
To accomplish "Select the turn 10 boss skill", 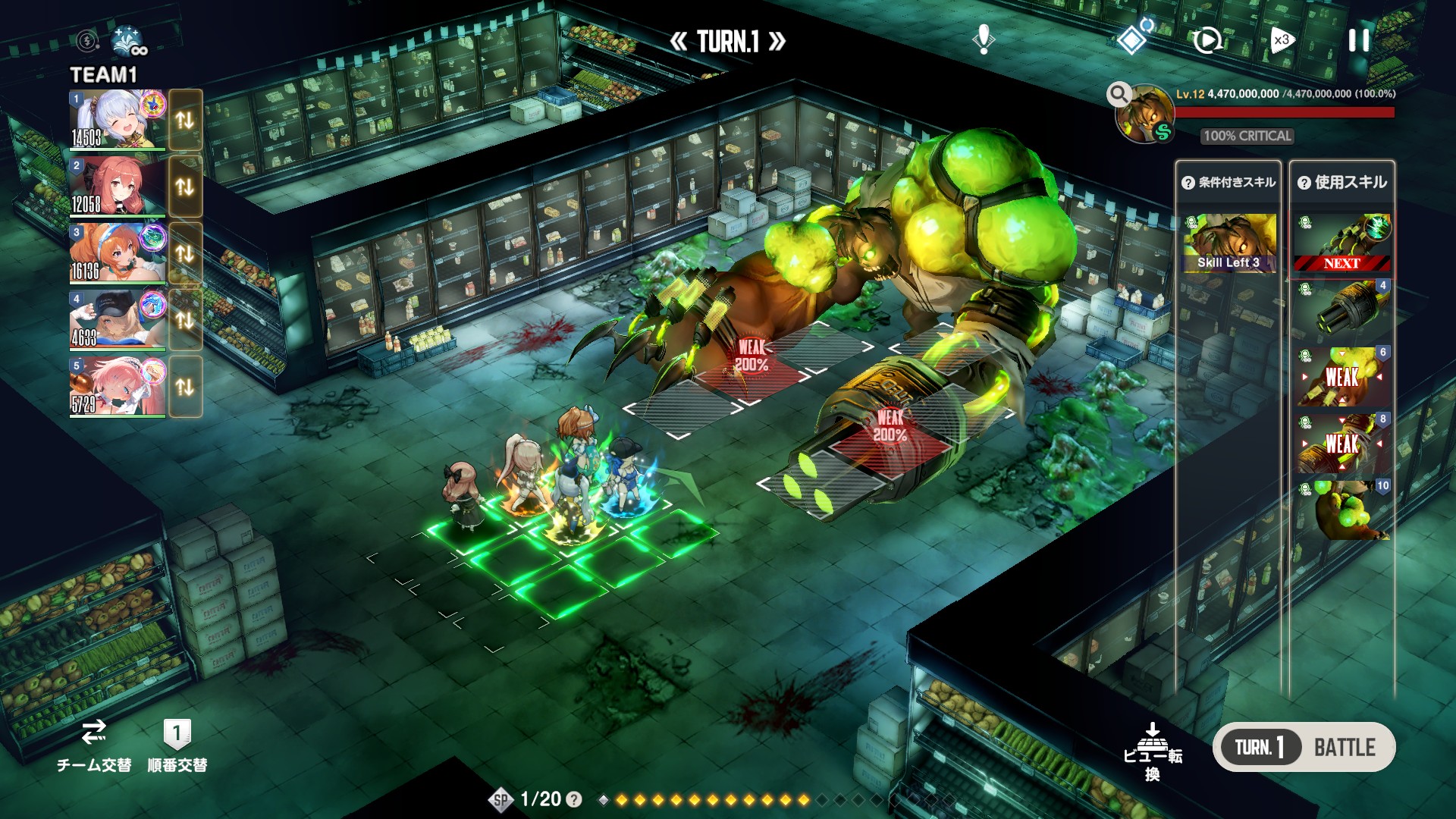I will (1341, 510).
